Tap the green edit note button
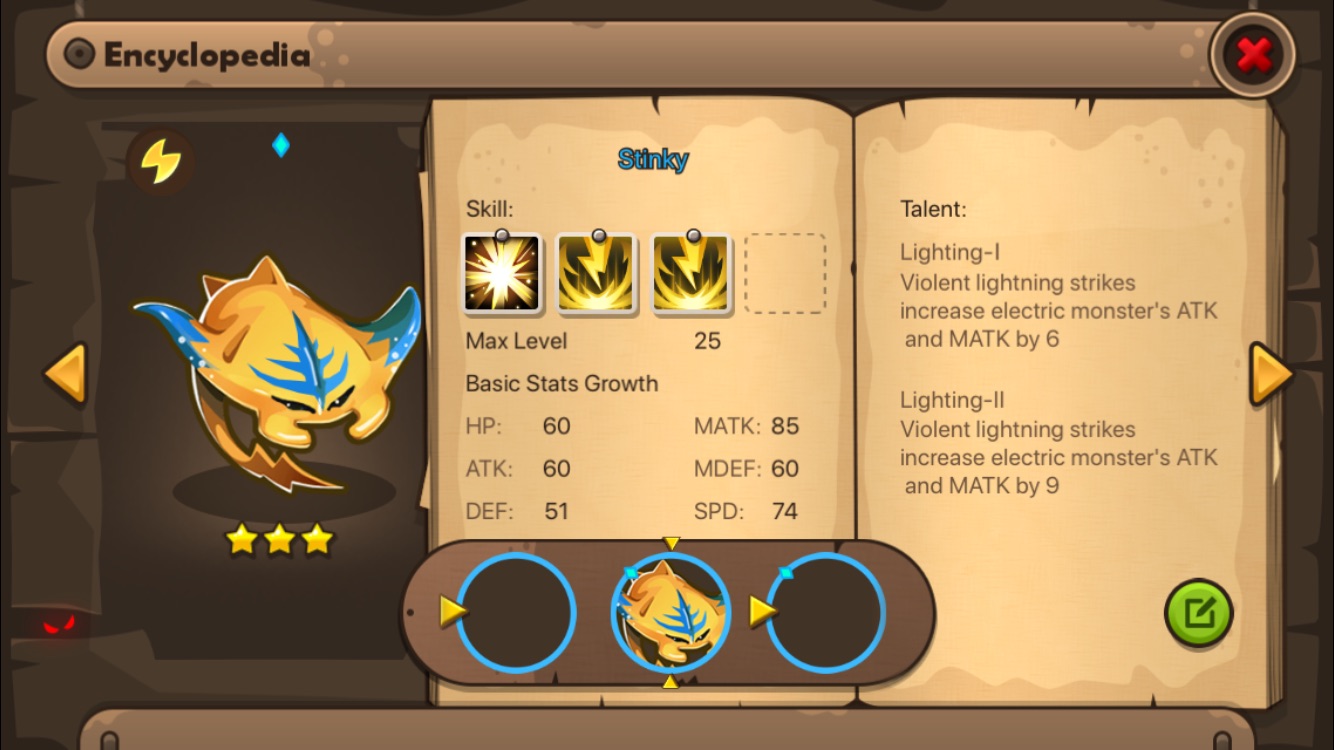 [x=1198, y=613]
